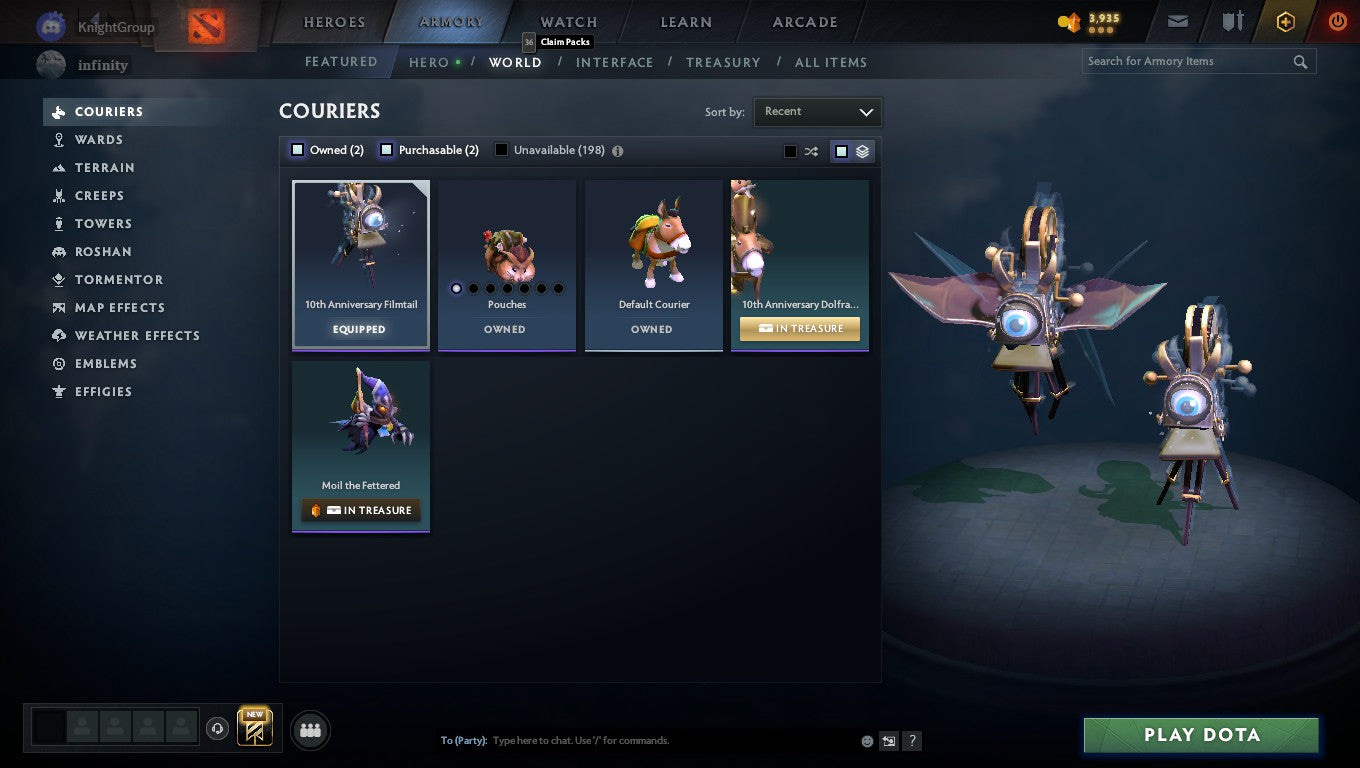Open the Wards category in the sidebar
This screenshot has width=1360, height=768.
pos(100,139)
